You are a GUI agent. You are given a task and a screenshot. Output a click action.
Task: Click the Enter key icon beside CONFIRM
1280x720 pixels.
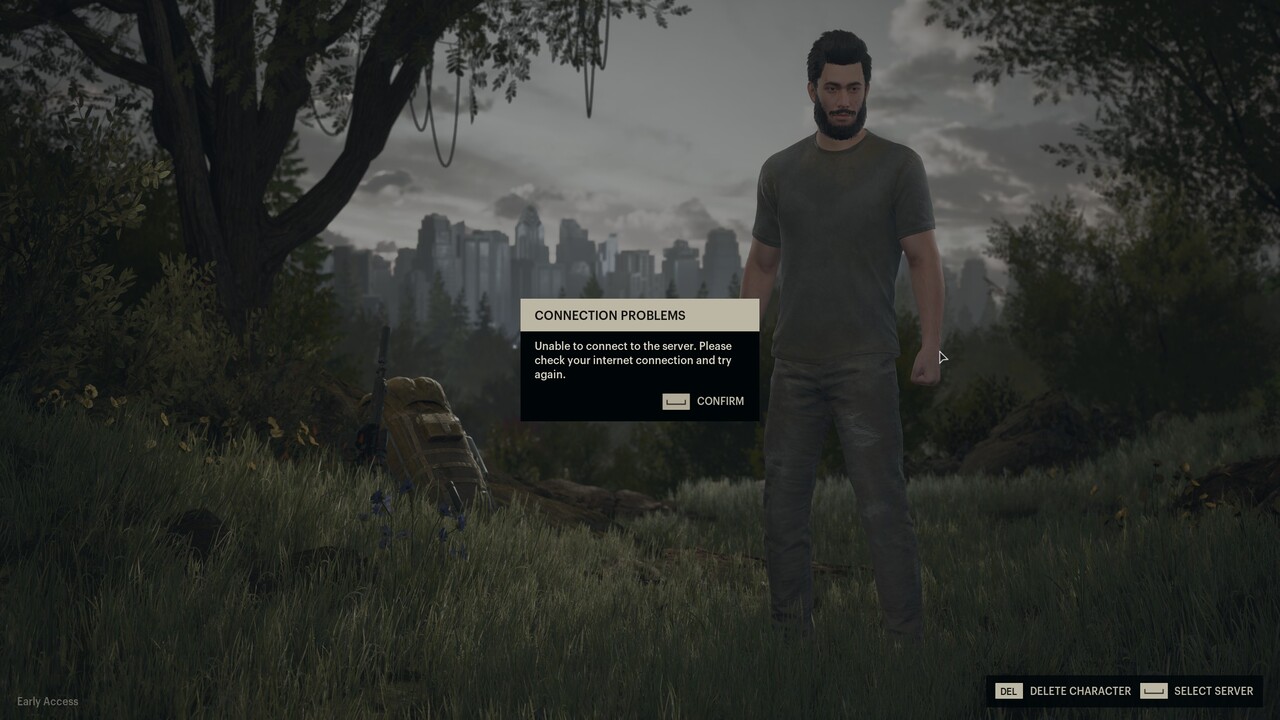(675, 401)
